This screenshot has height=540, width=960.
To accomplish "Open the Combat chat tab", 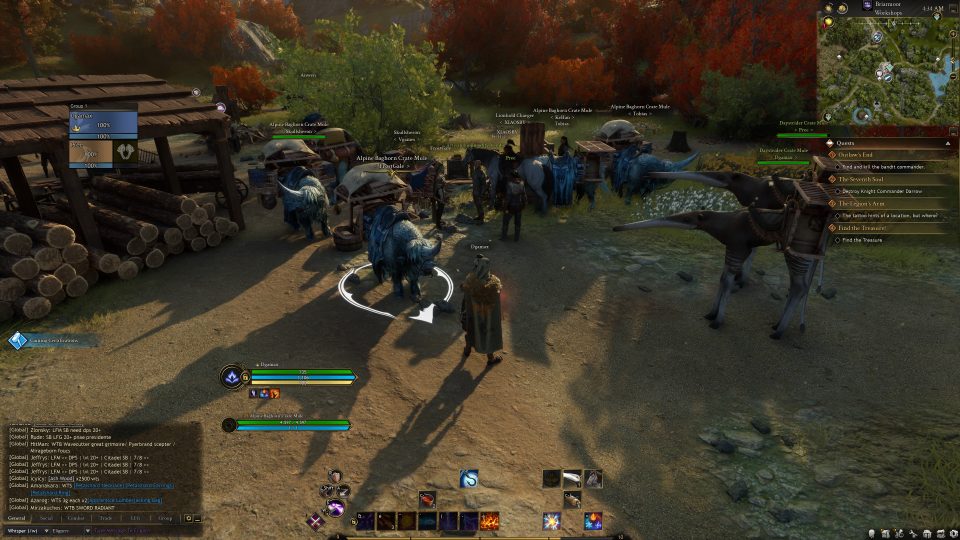I will pyautogui.click(x=76, y=518).
